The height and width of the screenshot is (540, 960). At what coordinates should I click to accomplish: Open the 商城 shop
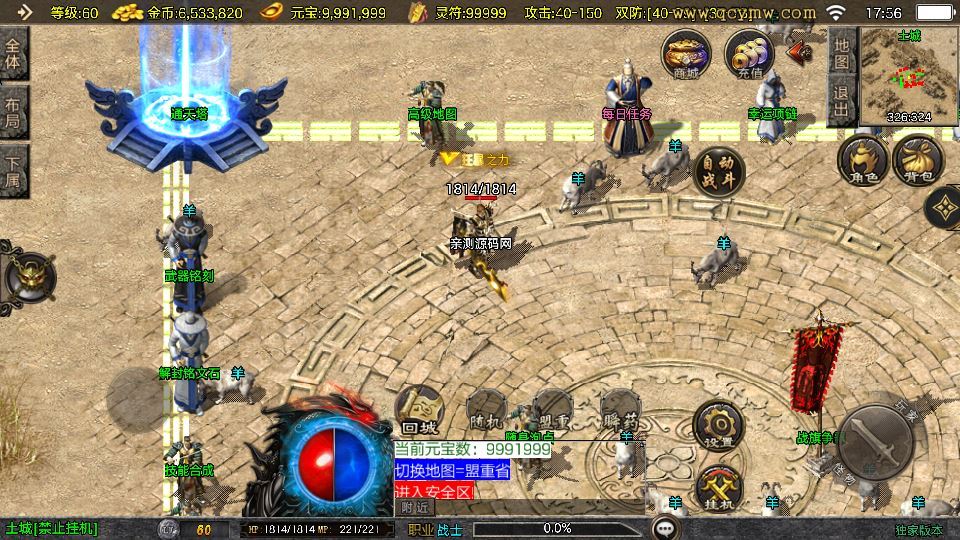point(687,54)
